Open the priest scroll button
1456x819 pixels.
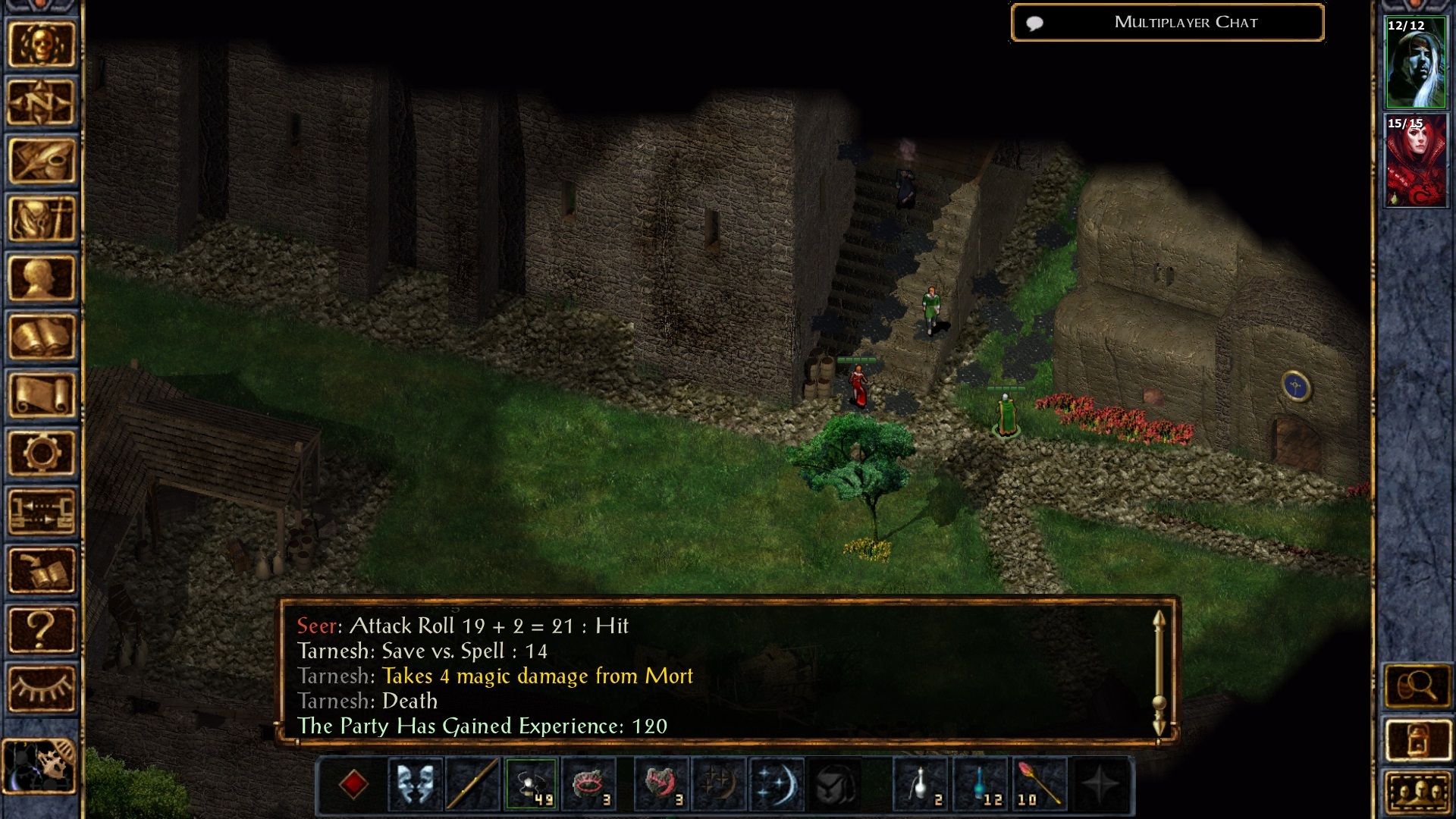[42, 394]
